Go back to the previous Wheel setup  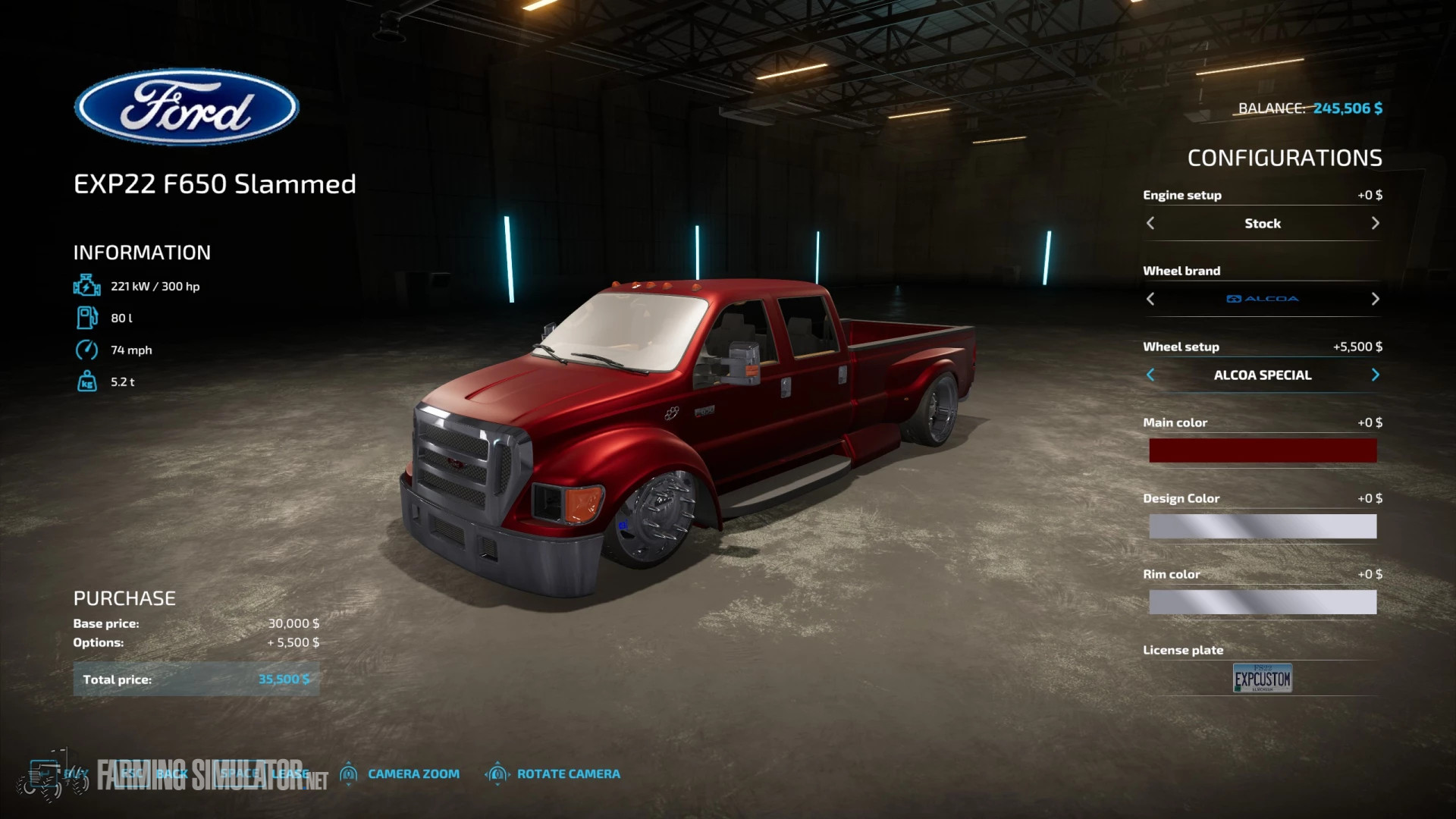[1151, 375]
